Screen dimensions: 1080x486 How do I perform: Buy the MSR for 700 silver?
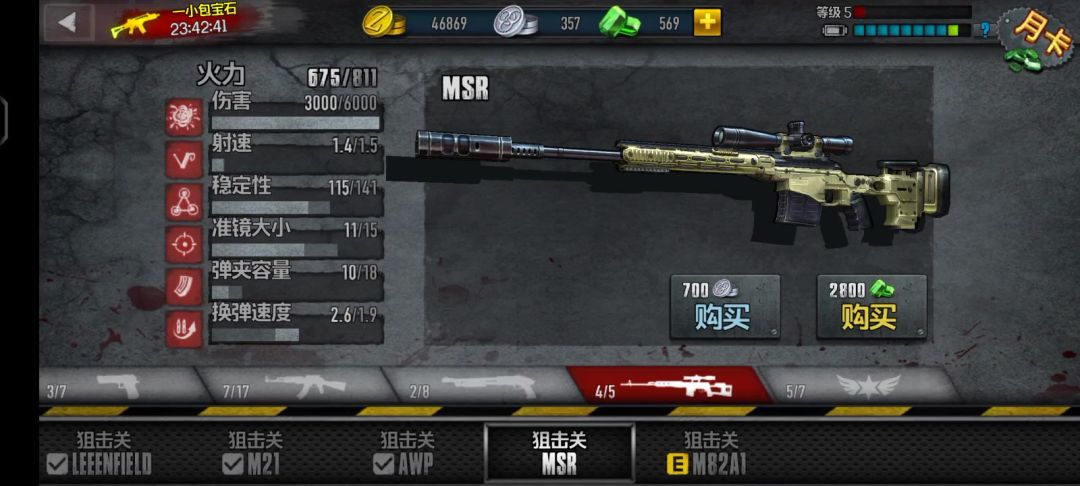coord(724,307)
